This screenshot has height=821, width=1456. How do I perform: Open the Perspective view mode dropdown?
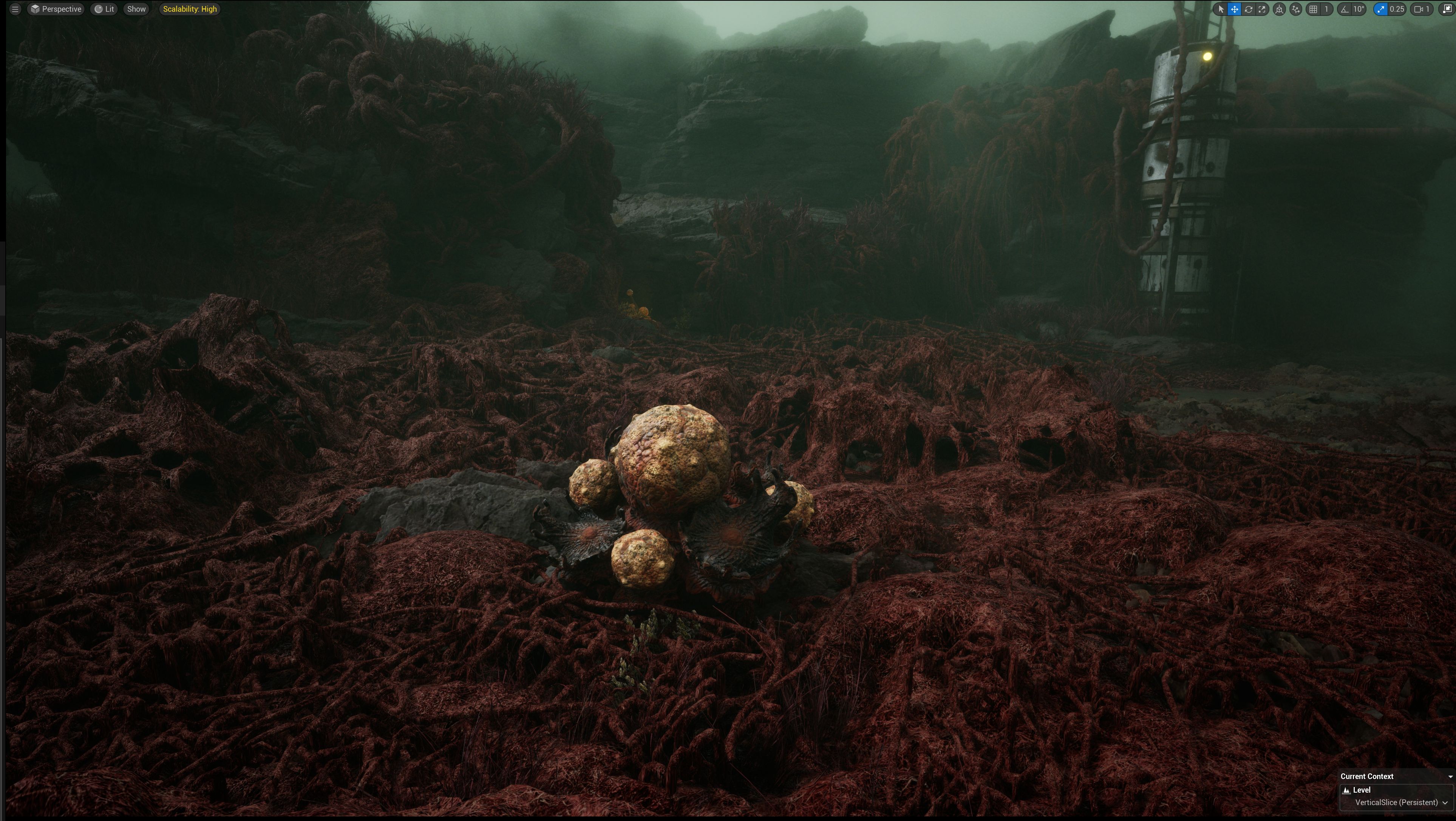57,9
